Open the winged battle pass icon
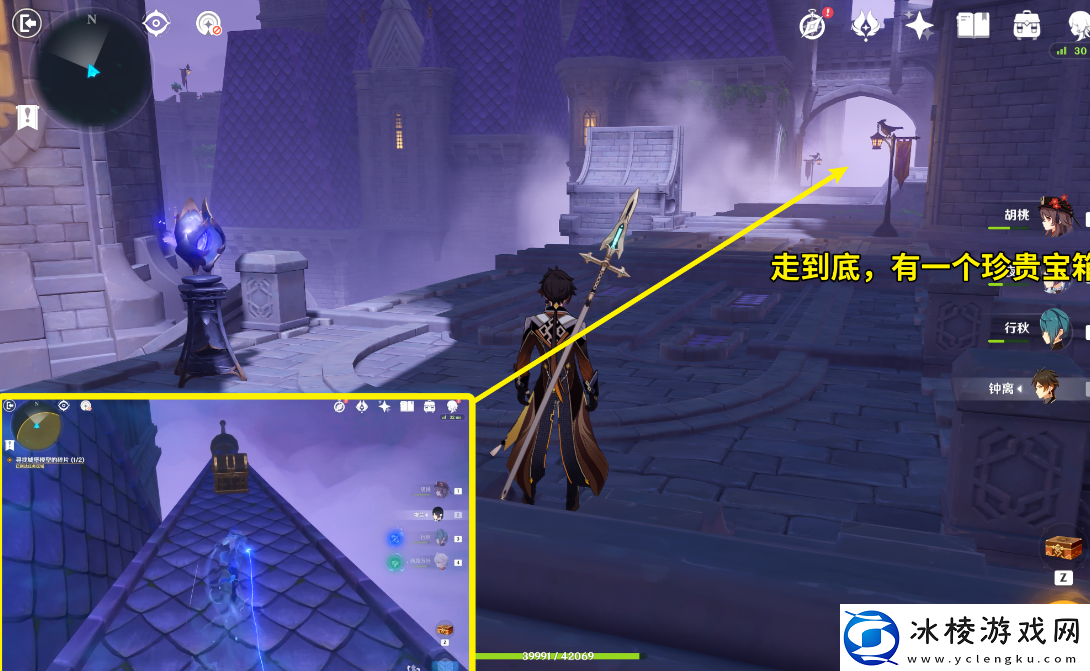 click(865, 25)
